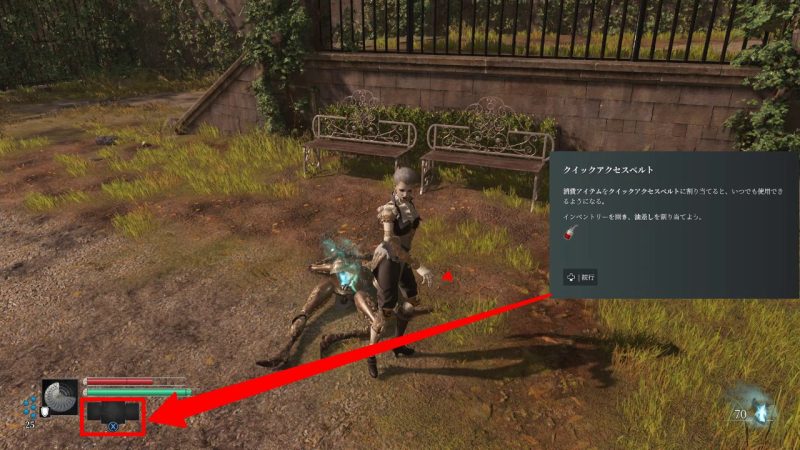
Task: Click the 実行 button in the tutorial panel
Action: click(580, 277)
